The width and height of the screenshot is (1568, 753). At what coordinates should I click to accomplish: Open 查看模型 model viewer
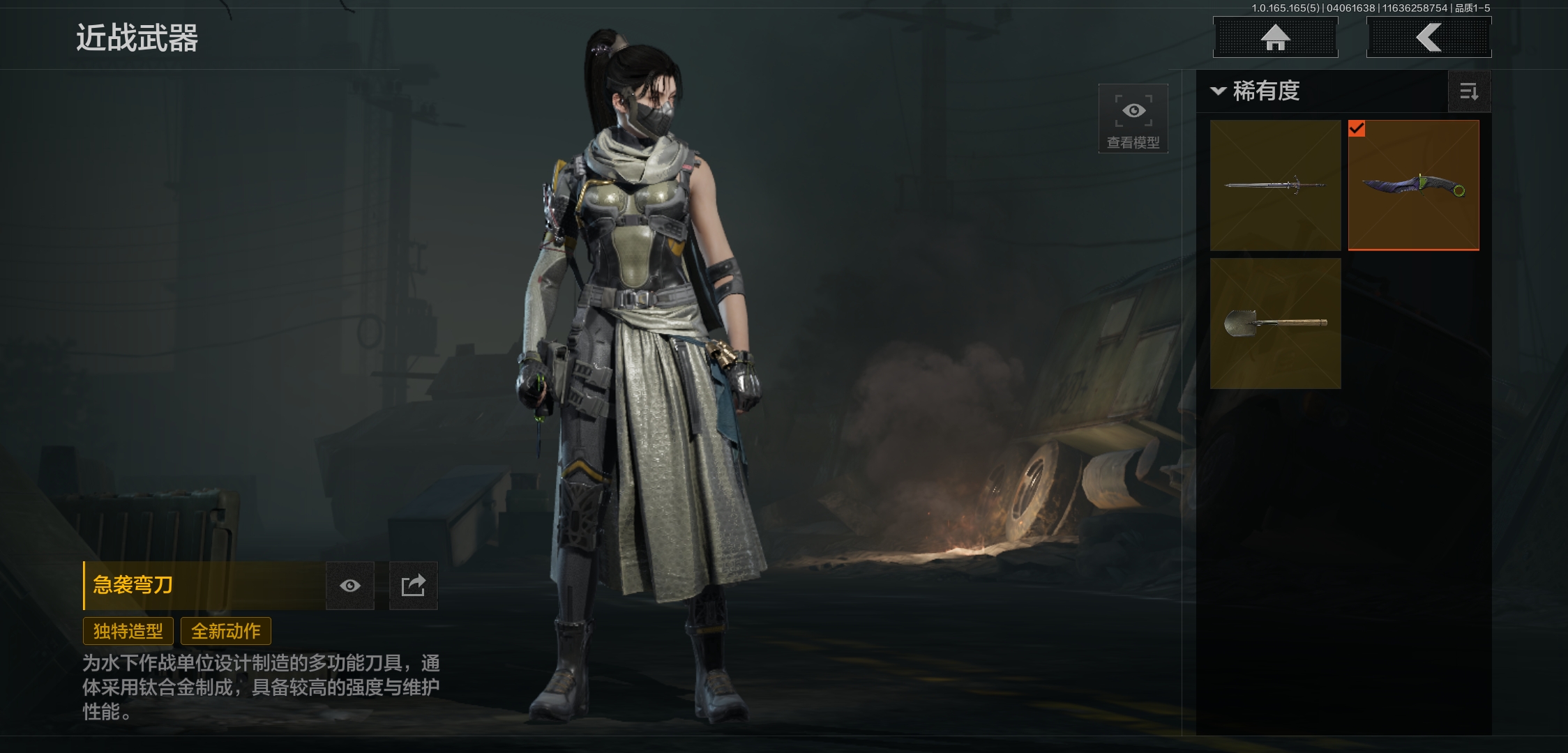[1133, 119]
